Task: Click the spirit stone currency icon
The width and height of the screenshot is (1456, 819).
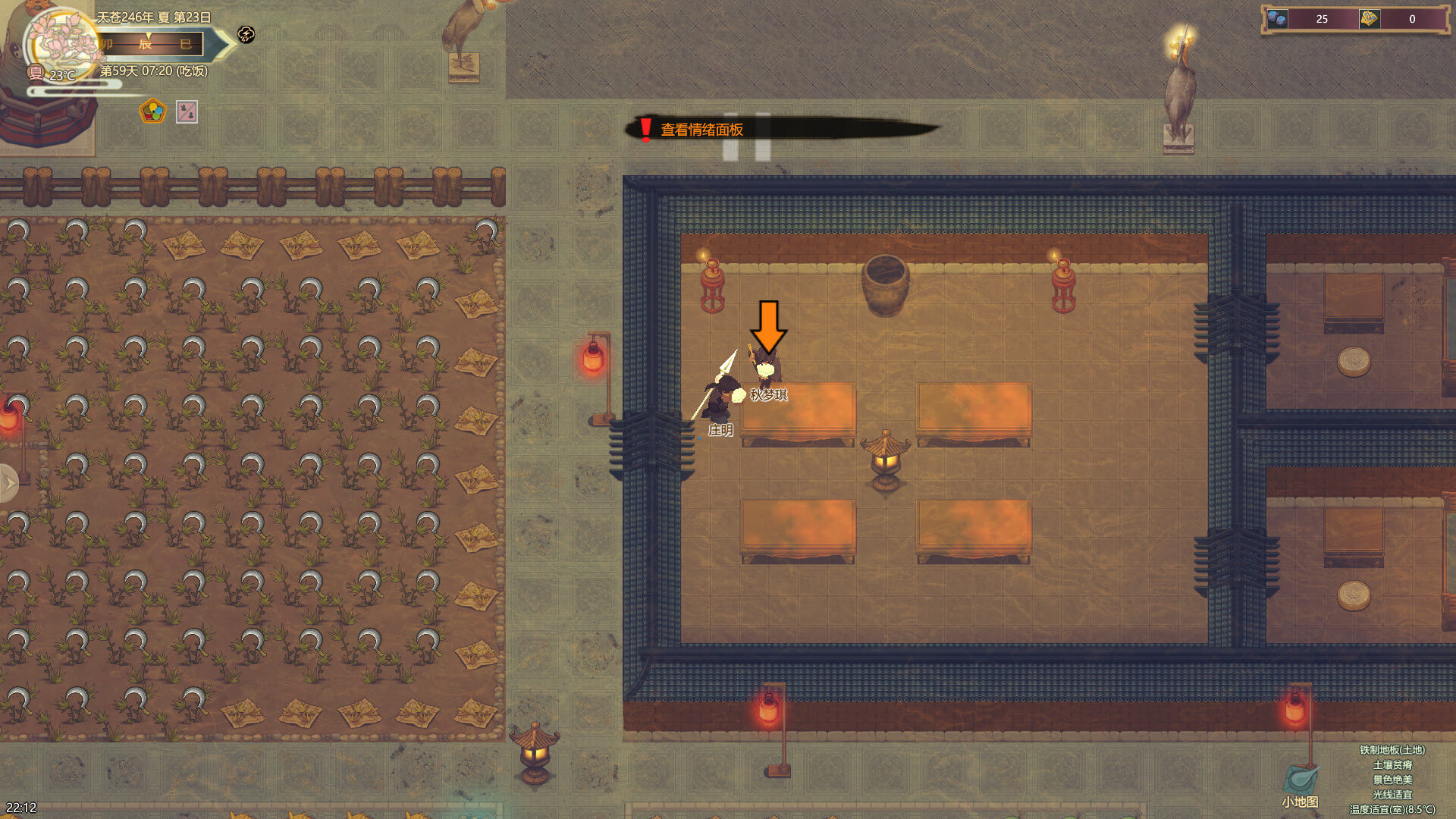Action: tap(1277, 19)
